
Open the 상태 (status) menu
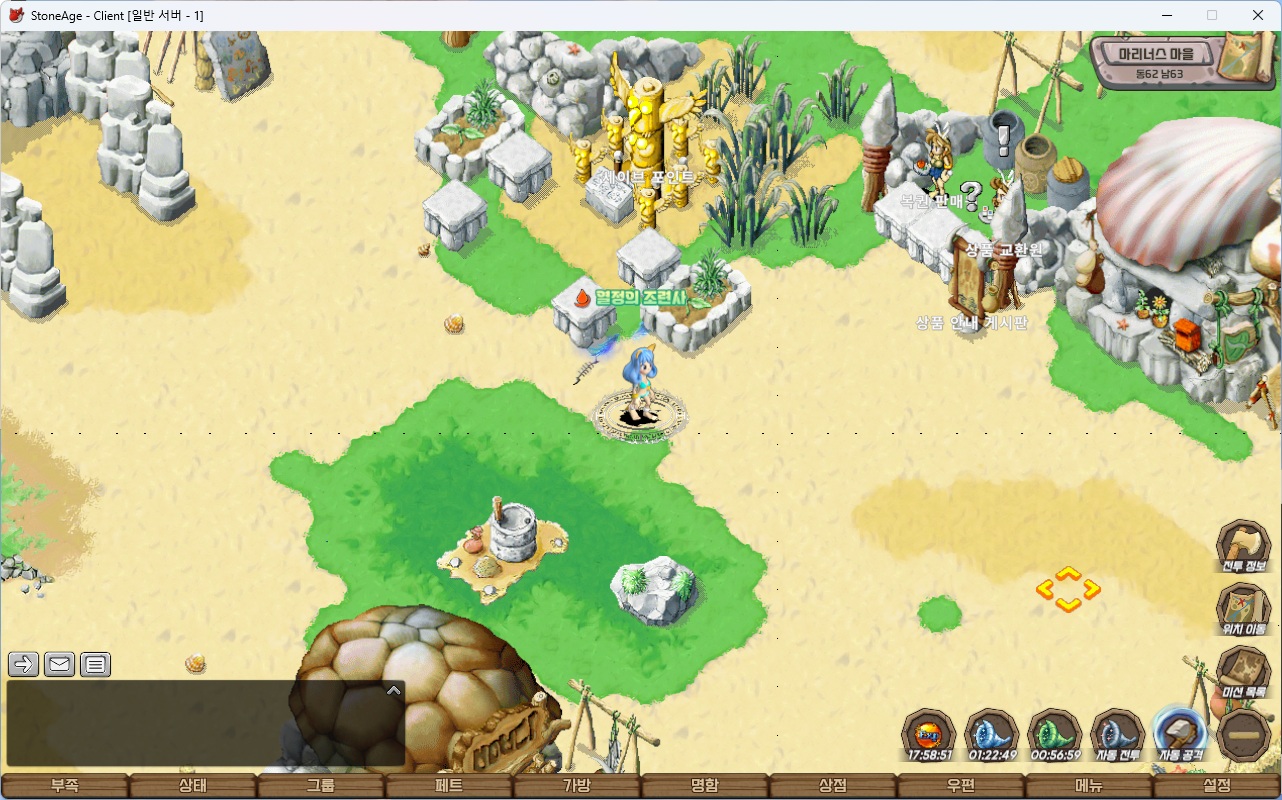[x=193, y=786]
